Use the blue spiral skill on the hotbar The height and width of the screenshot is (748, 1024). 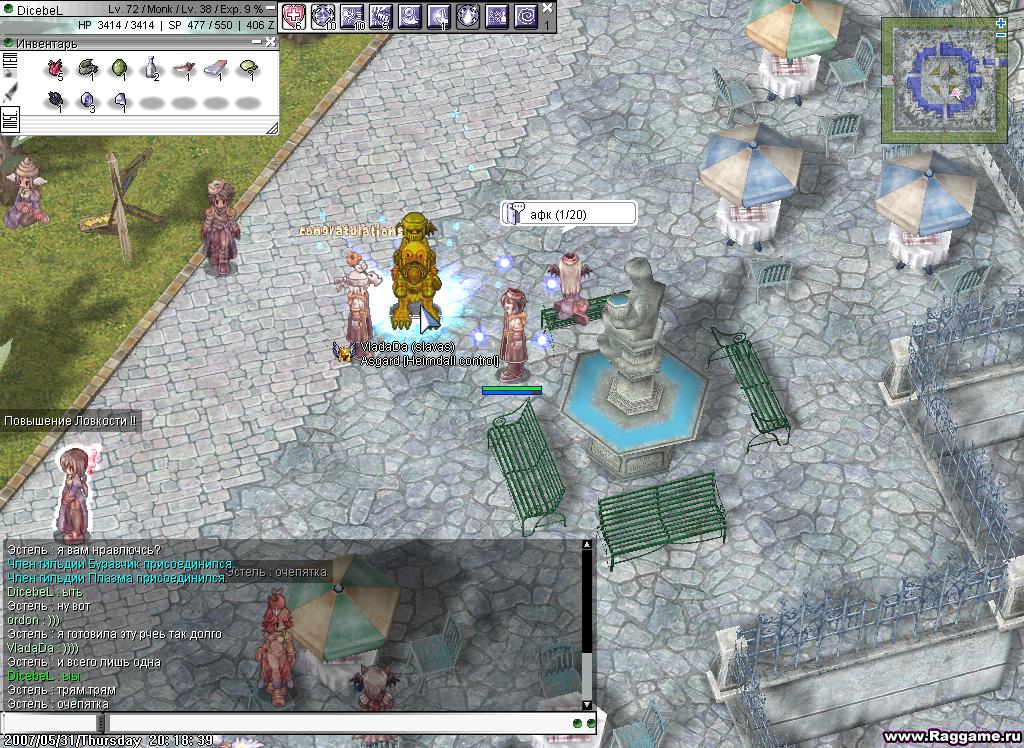(525, 15)
